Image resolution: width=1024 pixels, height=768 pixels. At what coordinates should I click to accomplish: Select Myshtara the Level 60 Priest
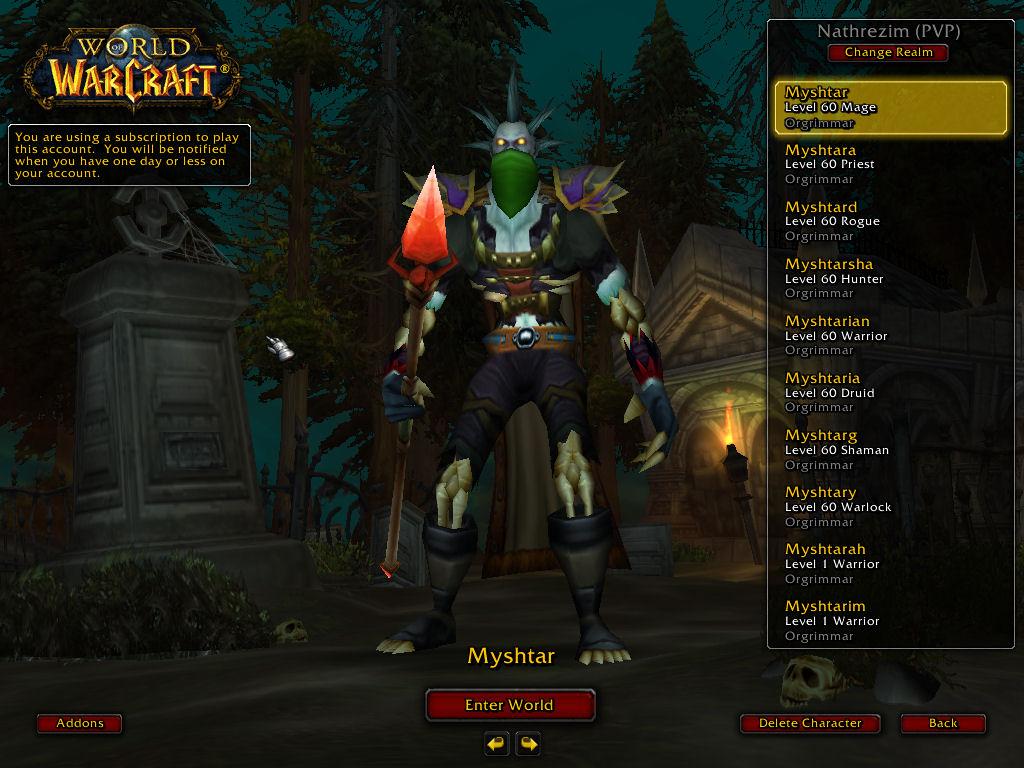pyautogui.click(x=890, y=165)
